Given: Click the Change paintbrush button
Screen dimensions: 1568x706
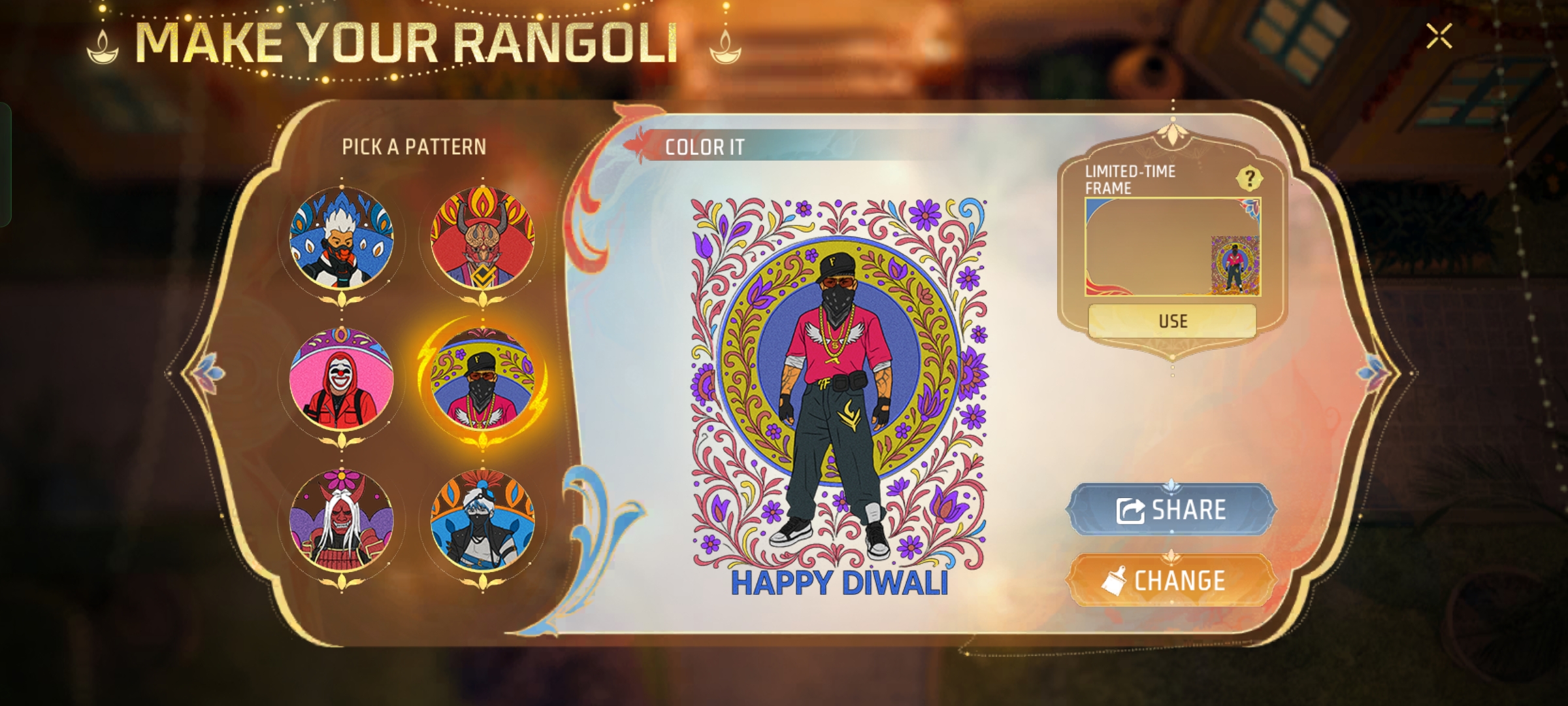Looking at the screenshot, I should click(1171, 580).
